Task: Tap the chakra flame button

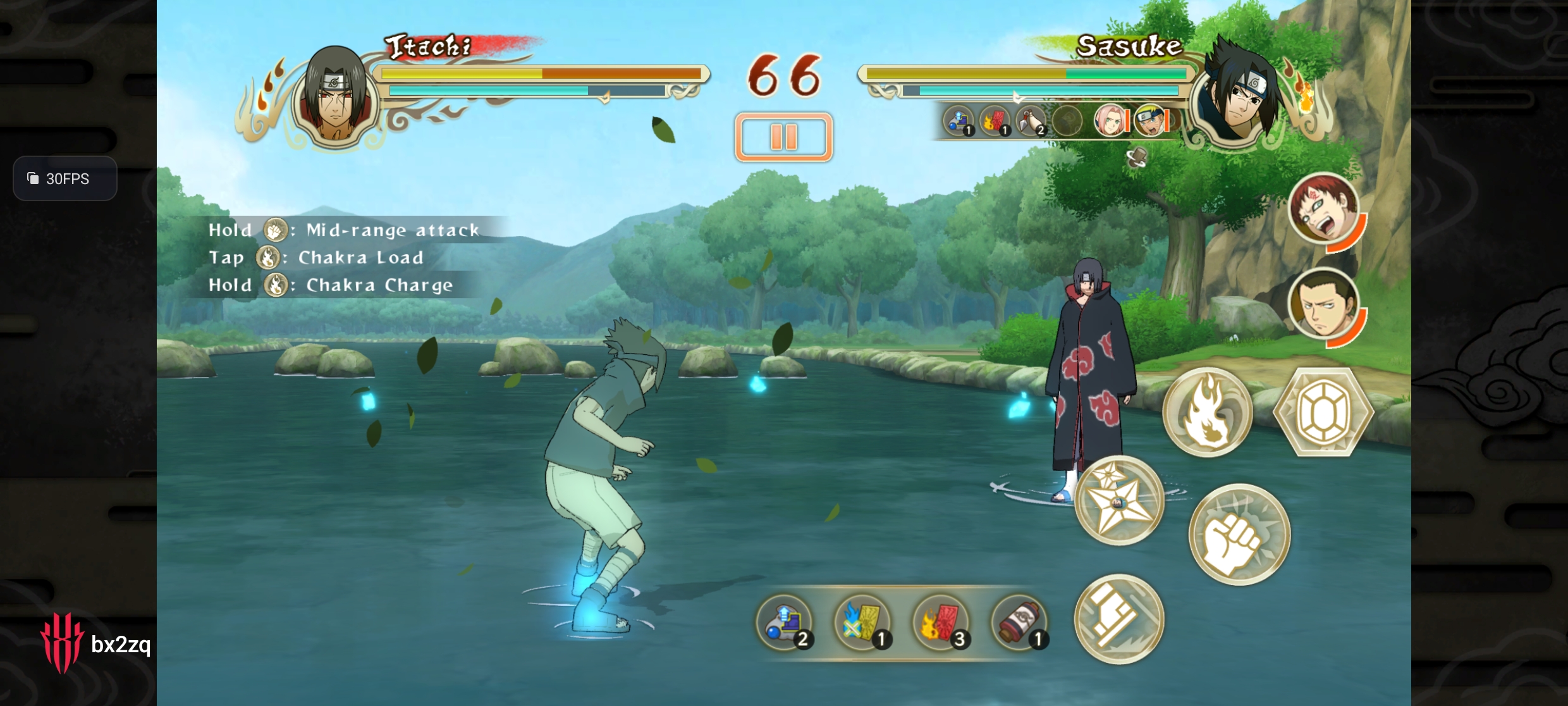Action: (1207, 412)
